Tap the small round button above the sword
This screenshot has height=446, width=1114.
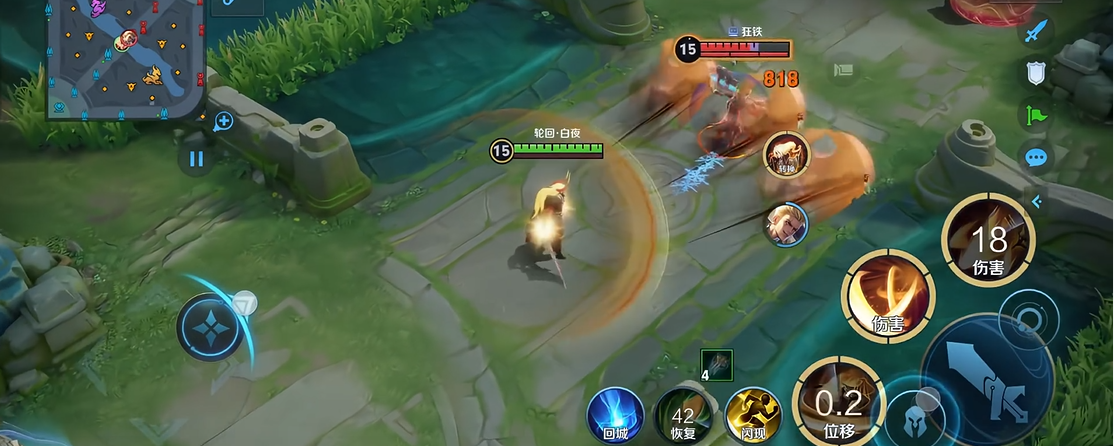pos(1027,321)
